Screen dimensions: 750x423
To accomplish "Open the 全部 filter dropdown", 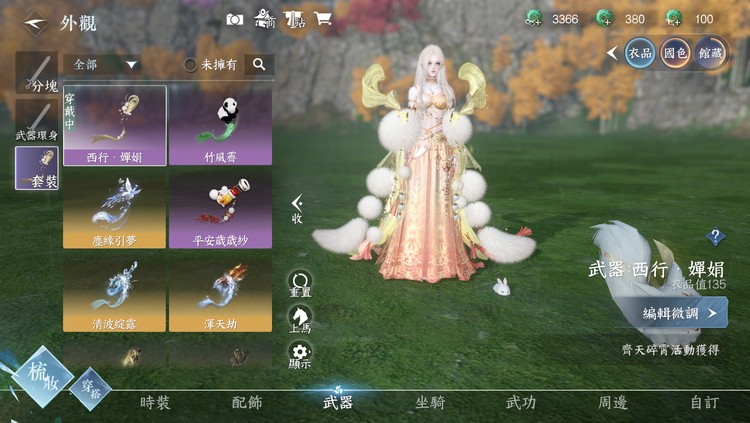I will tap(104, 64).
